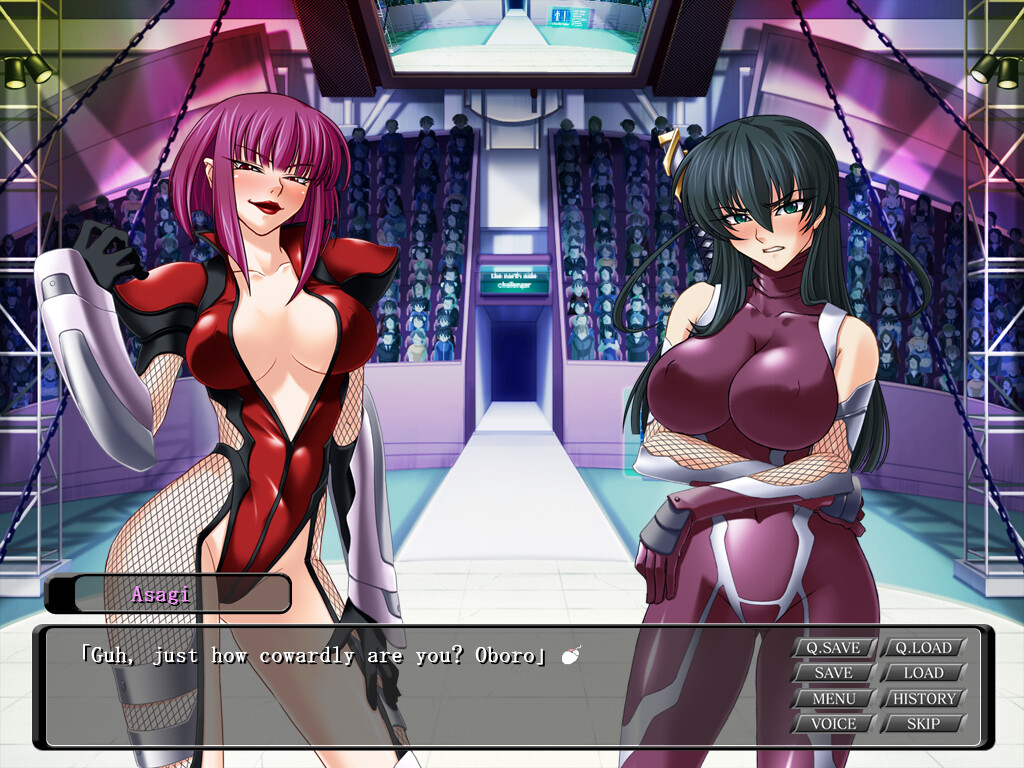Show the dialogue HISTORY log
The width and height of the screenshot is (1024, 768).
click(923, 698)
